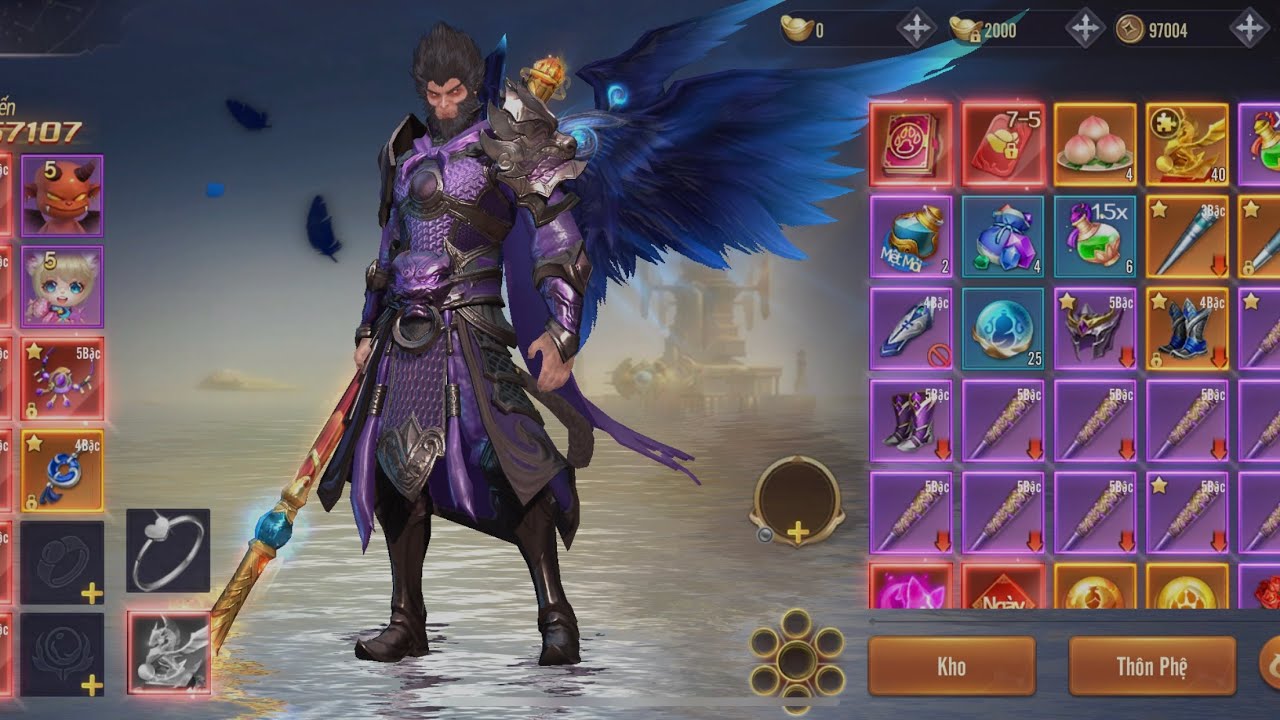
Task: Open the Kho storage button
Action: 951,666
